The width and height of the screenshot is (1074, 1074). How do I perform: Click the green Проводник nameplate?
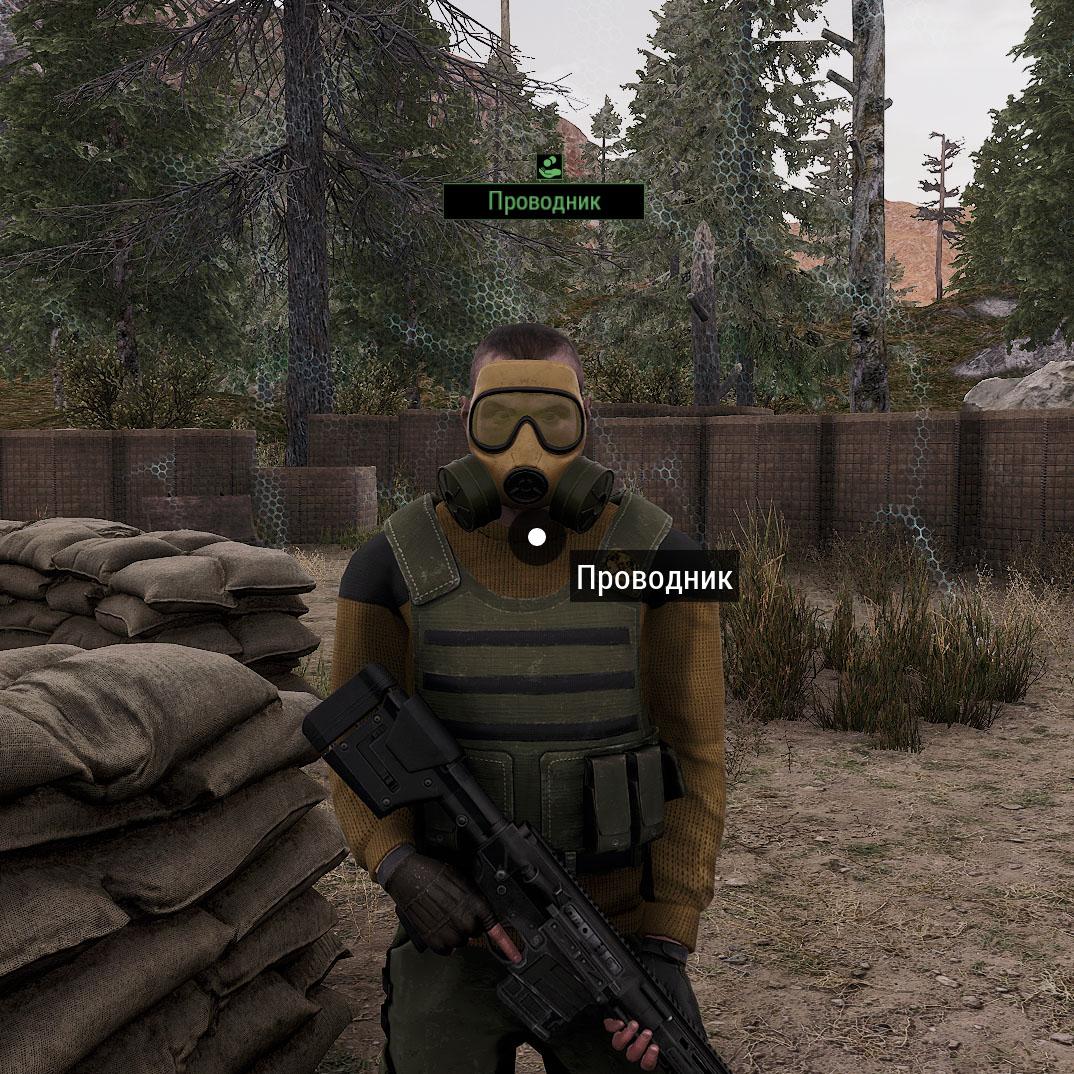click(544, 201)
